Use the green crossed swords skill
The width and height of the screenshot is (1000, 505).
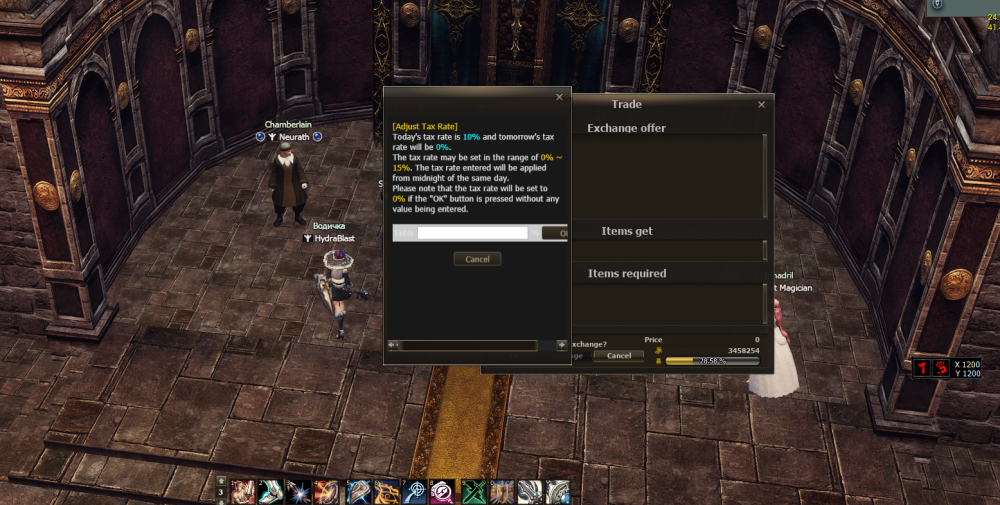(473, 492)
